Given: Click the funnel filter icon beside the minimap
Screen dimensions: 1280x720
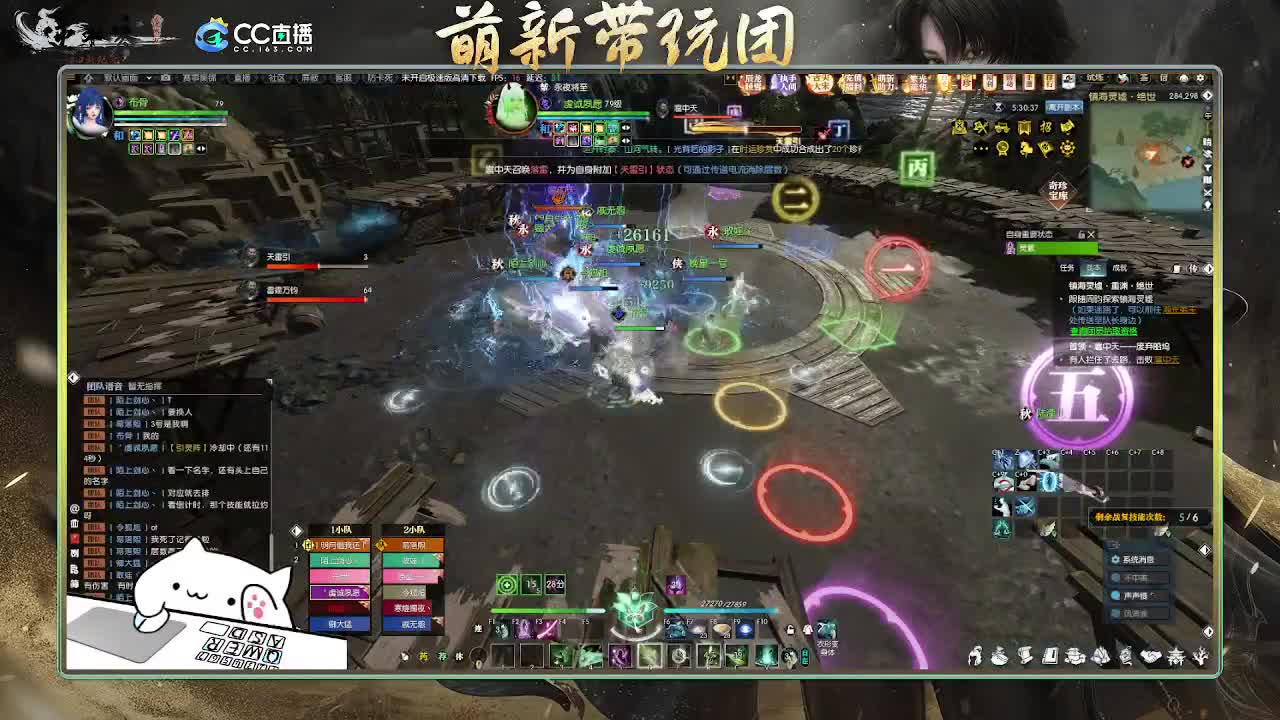Looking at the screenshot, I should (1206, 167).
